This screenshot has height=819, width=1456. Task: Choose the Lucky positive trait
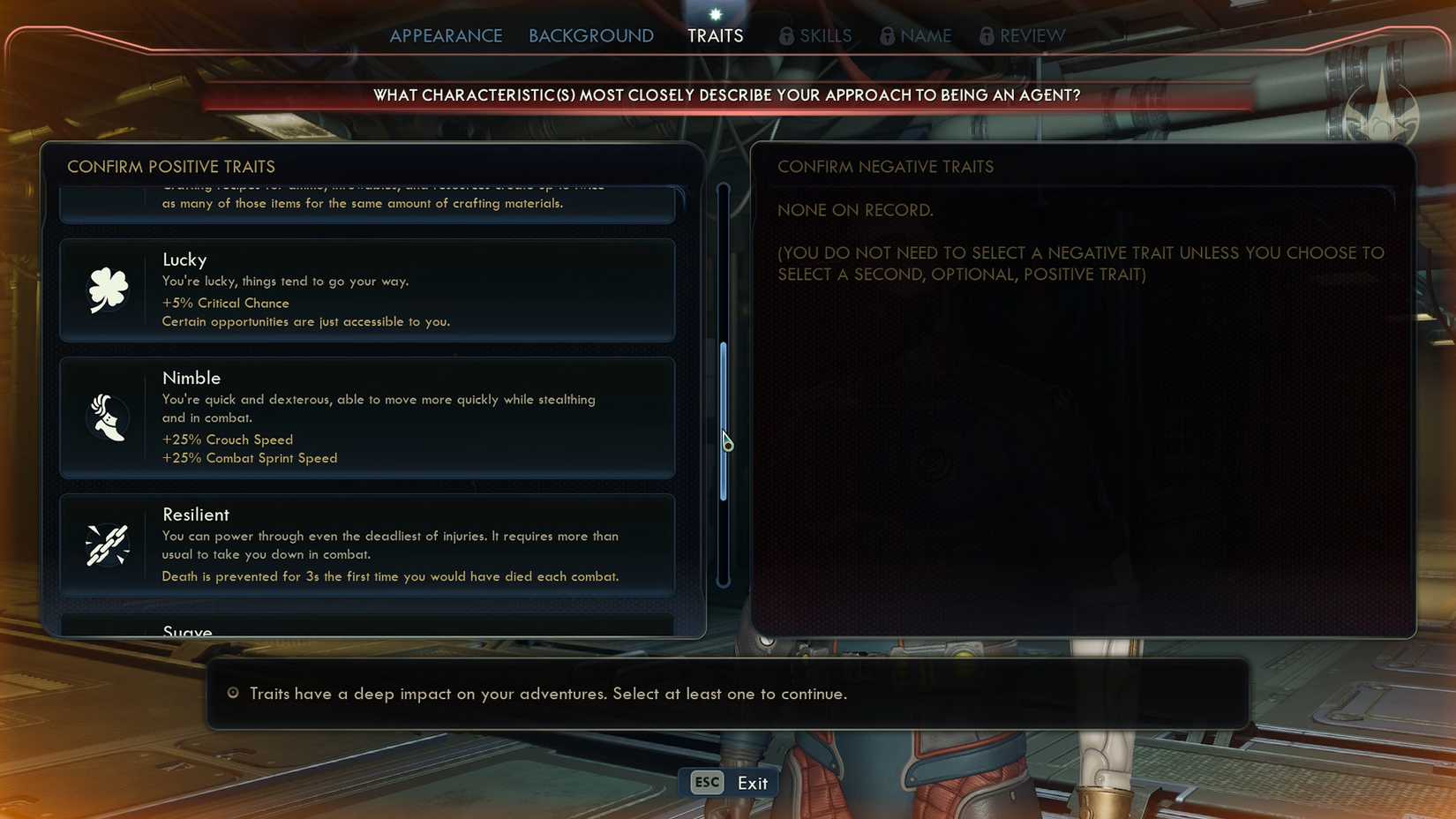coord(367,290)
